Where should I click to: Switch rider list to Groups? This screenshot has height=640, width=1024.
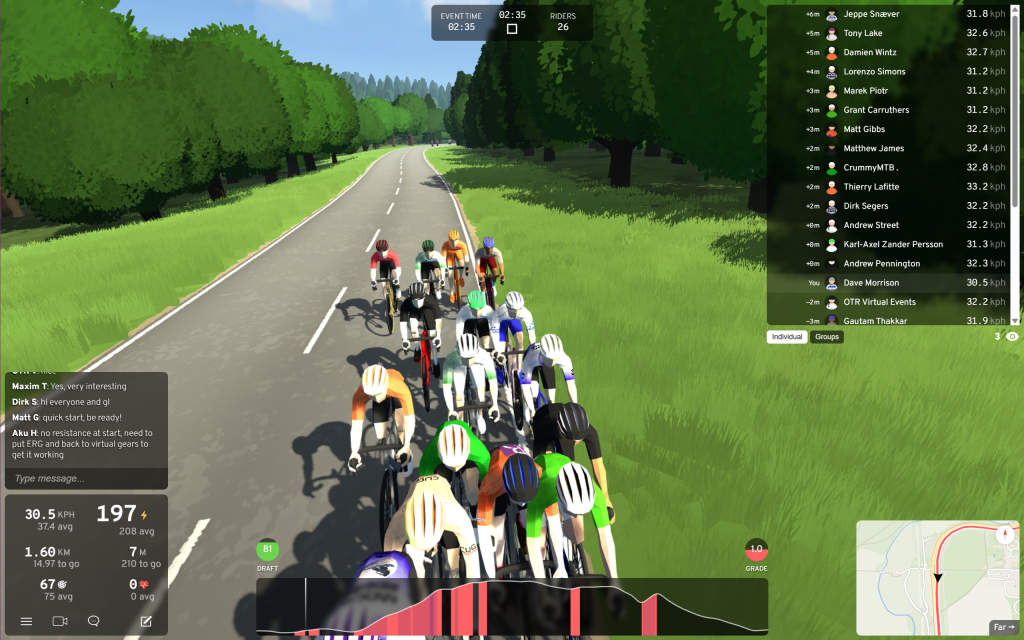coord(827,337)
